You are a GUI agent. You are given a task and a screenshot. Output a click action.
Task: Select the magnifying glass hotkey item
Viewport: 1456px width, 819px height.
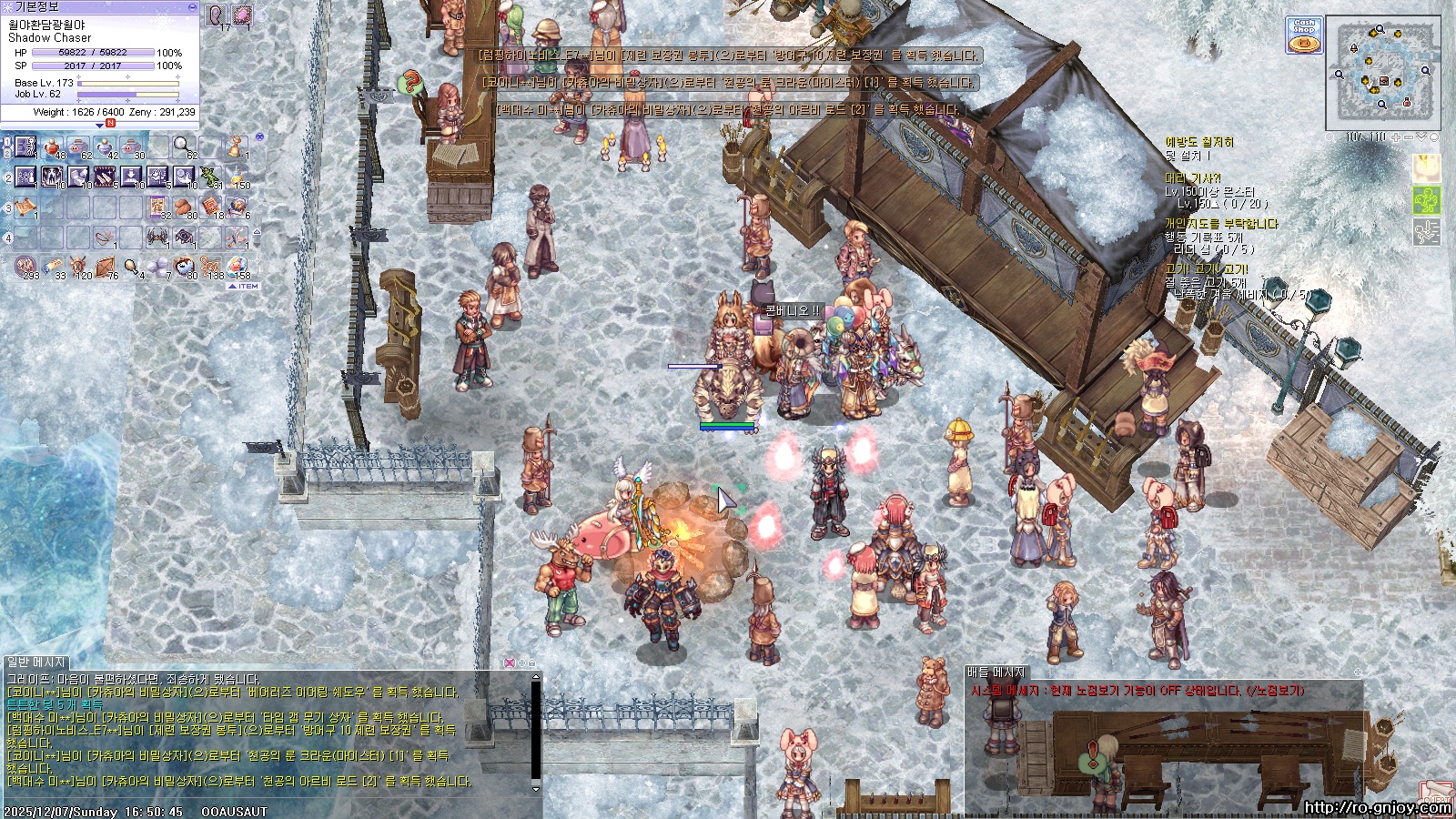183,146
